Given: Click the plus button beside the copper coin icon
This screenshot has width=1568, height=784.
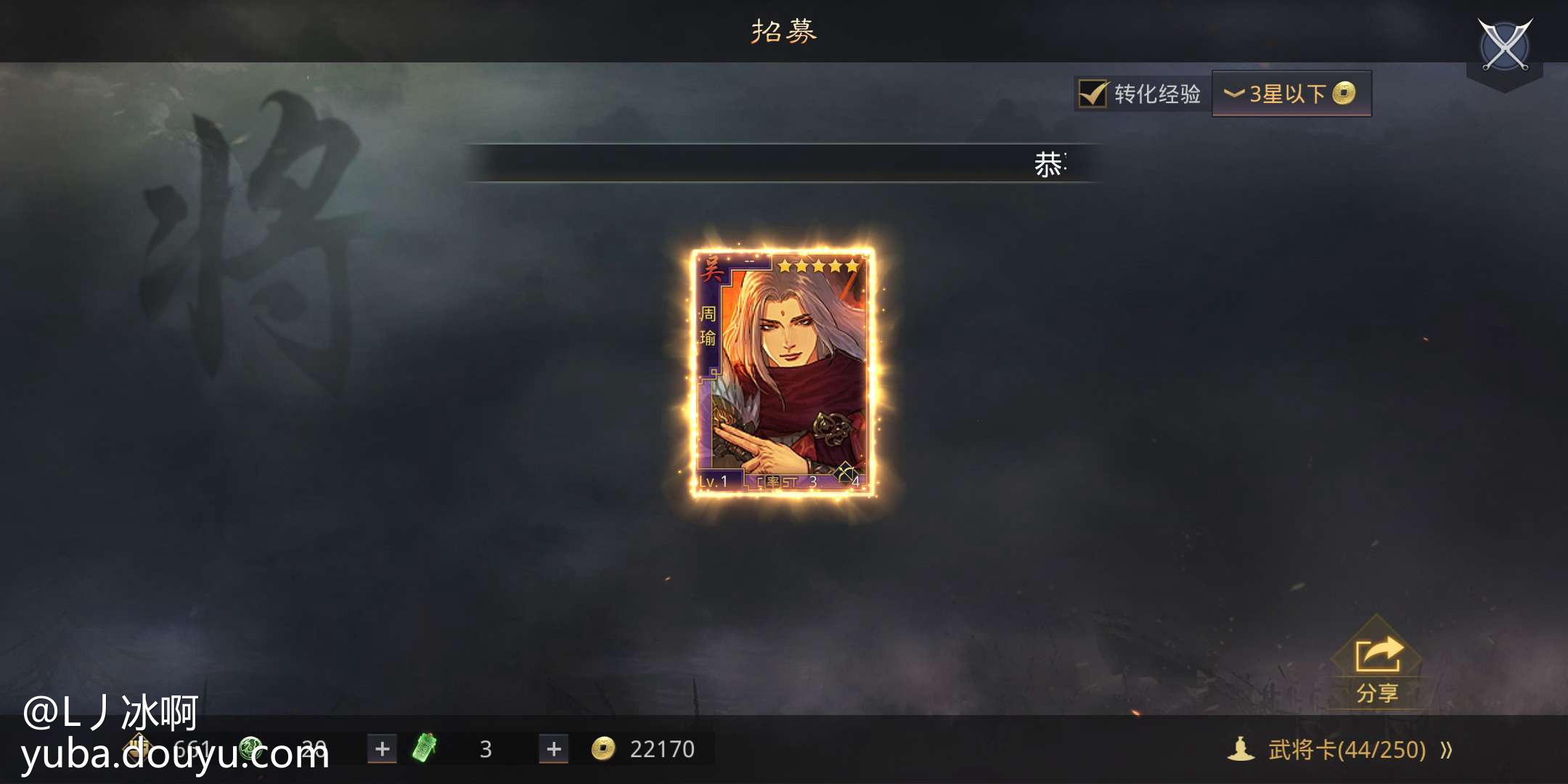Looking at the screenshot, I should (x=553, y=749).
